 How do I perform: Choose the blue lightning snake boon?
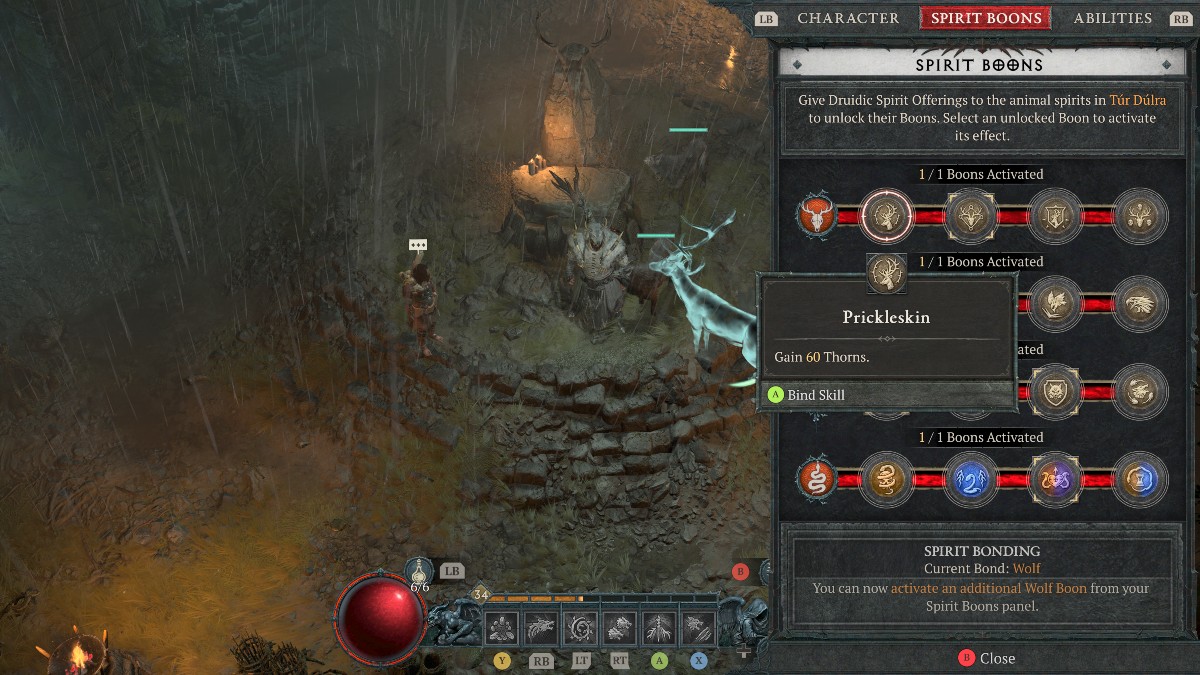tap(968, 479)
